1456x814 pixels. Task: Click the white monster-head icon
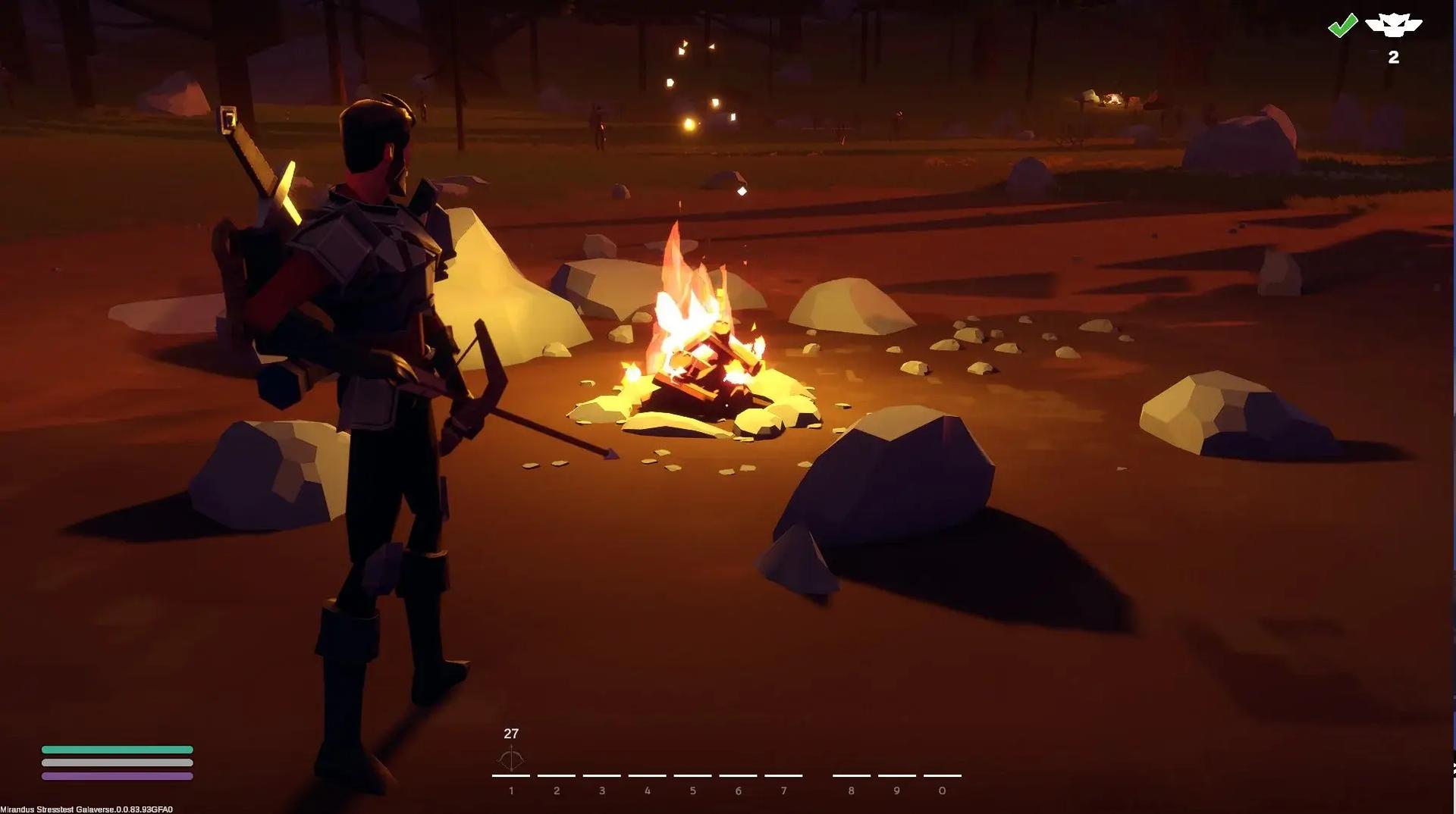click(x=1393, y=26)
